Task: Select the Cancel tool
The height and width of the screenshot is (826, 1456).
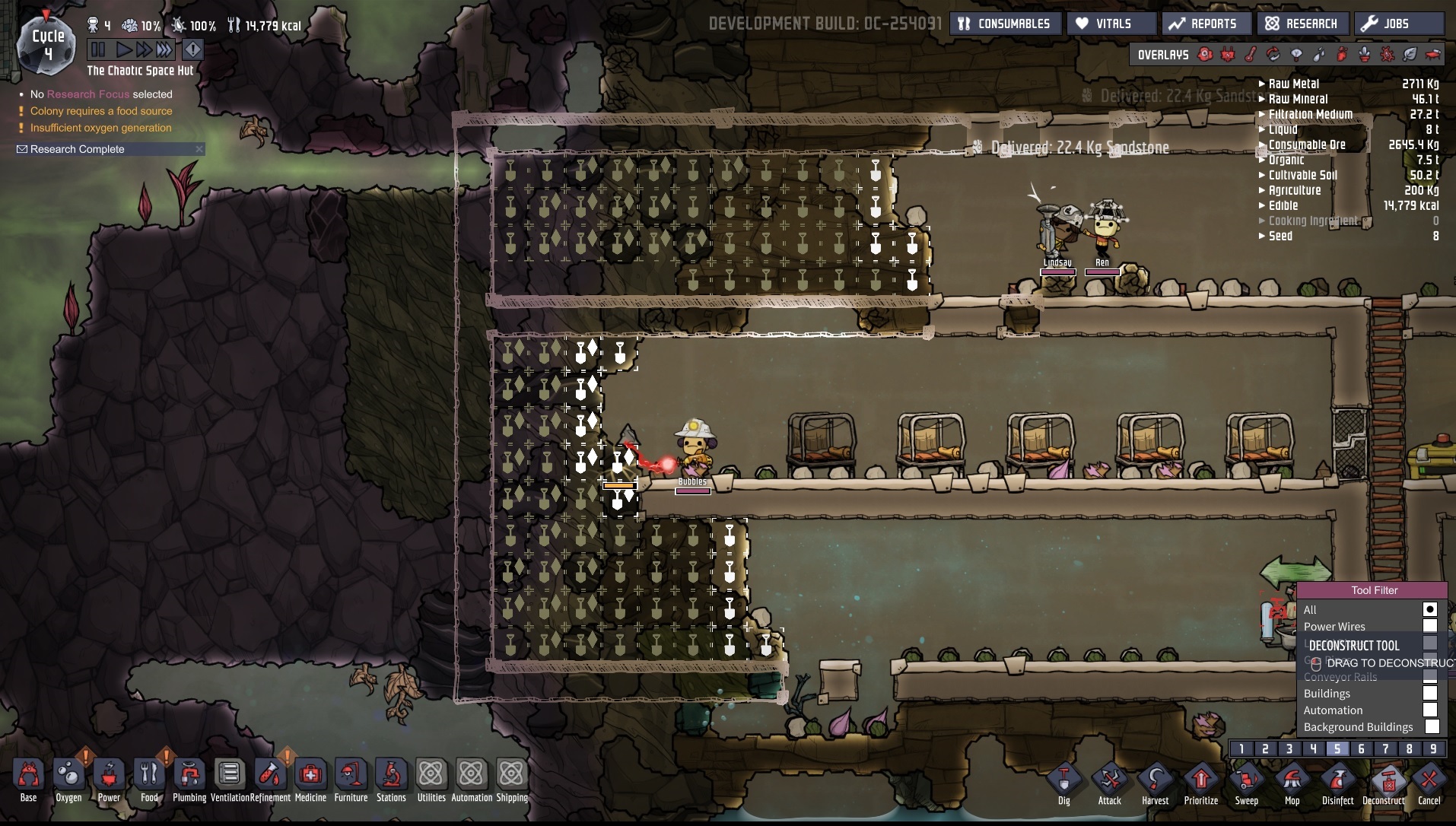Action: (1429, 781)
